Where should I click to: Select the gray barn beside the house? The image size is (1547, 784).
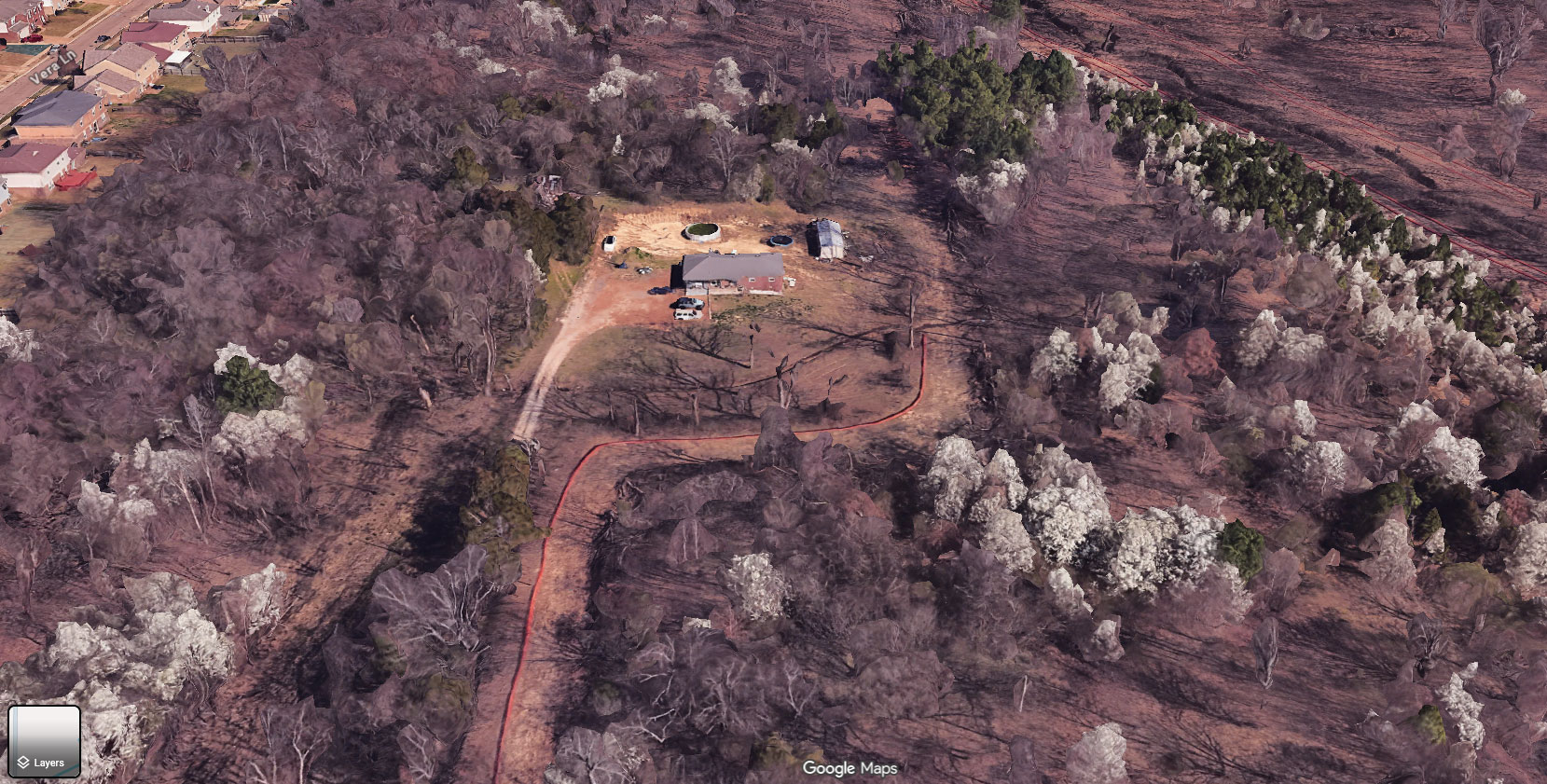click(826, 240)
